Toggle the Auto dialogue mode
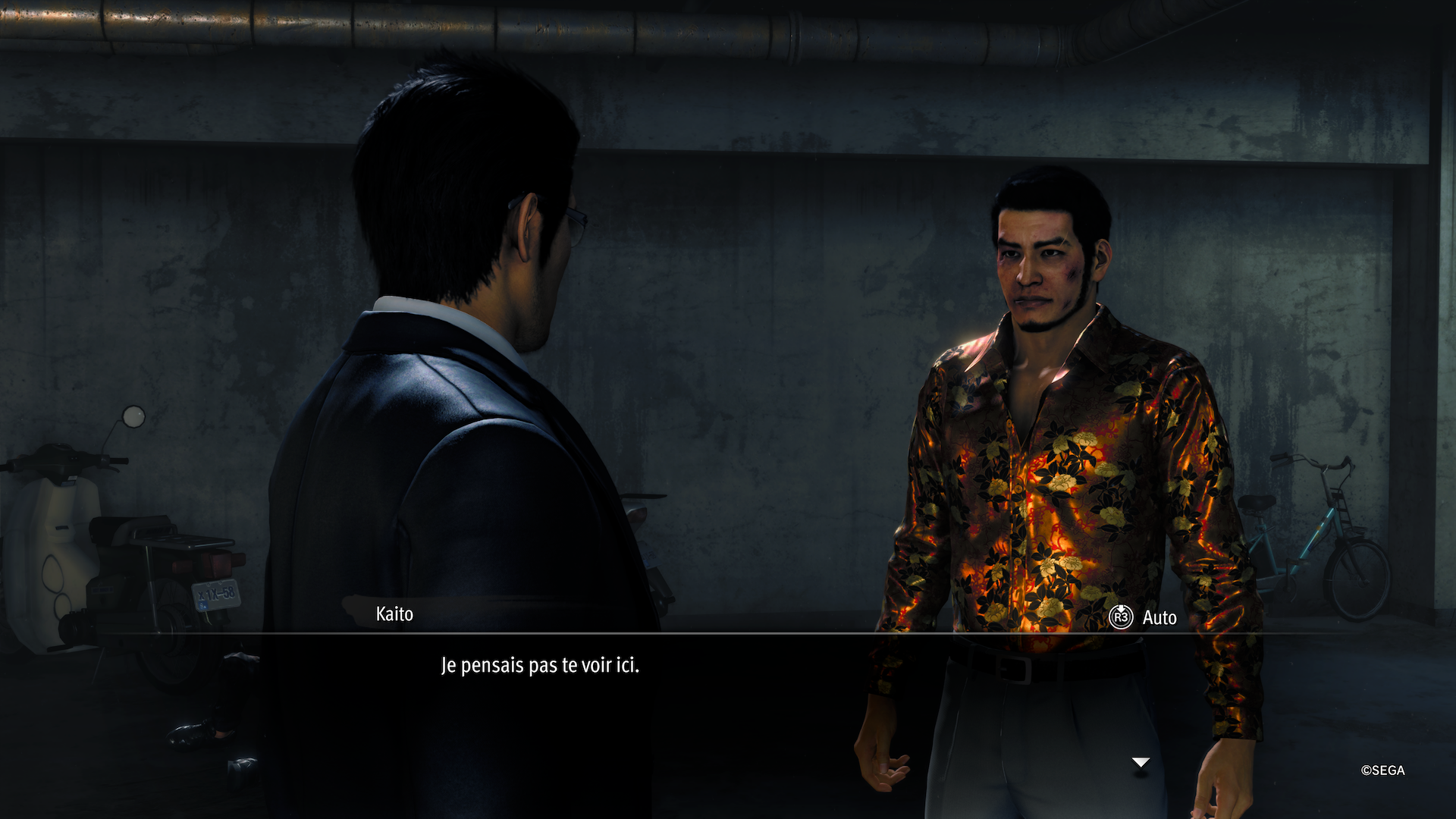Screen dimensions: 1456x819 [1143, 617]
